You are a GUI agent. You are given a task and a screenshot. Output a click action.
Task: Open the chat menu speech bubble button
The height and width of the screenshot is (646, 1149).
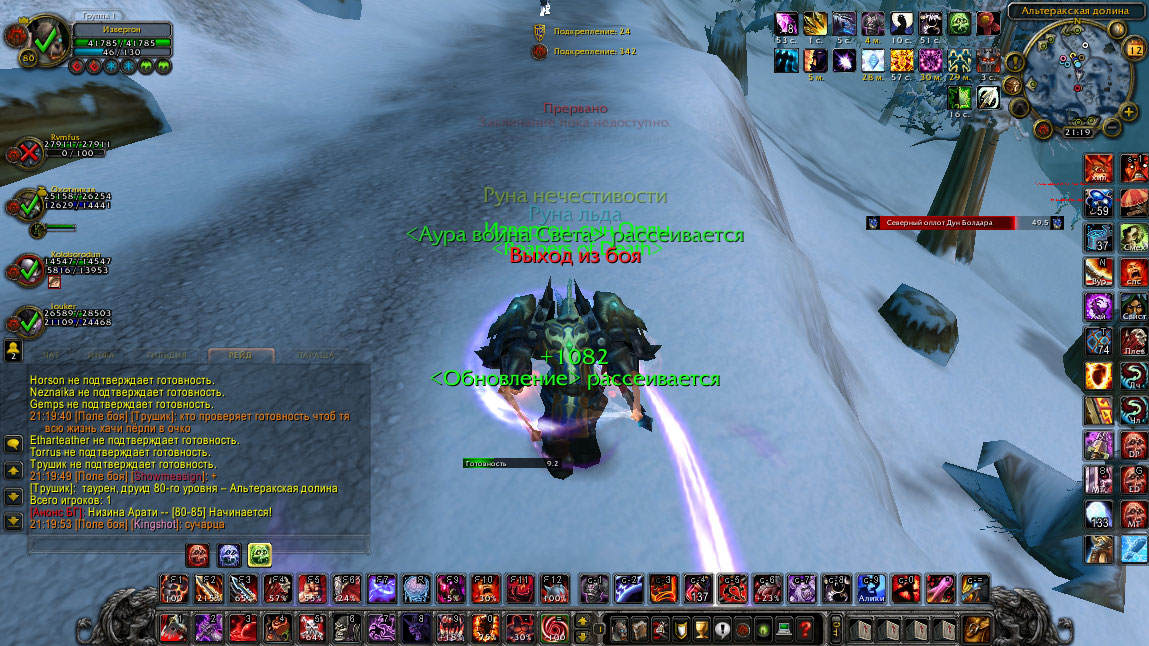click(x=14, y=442)
